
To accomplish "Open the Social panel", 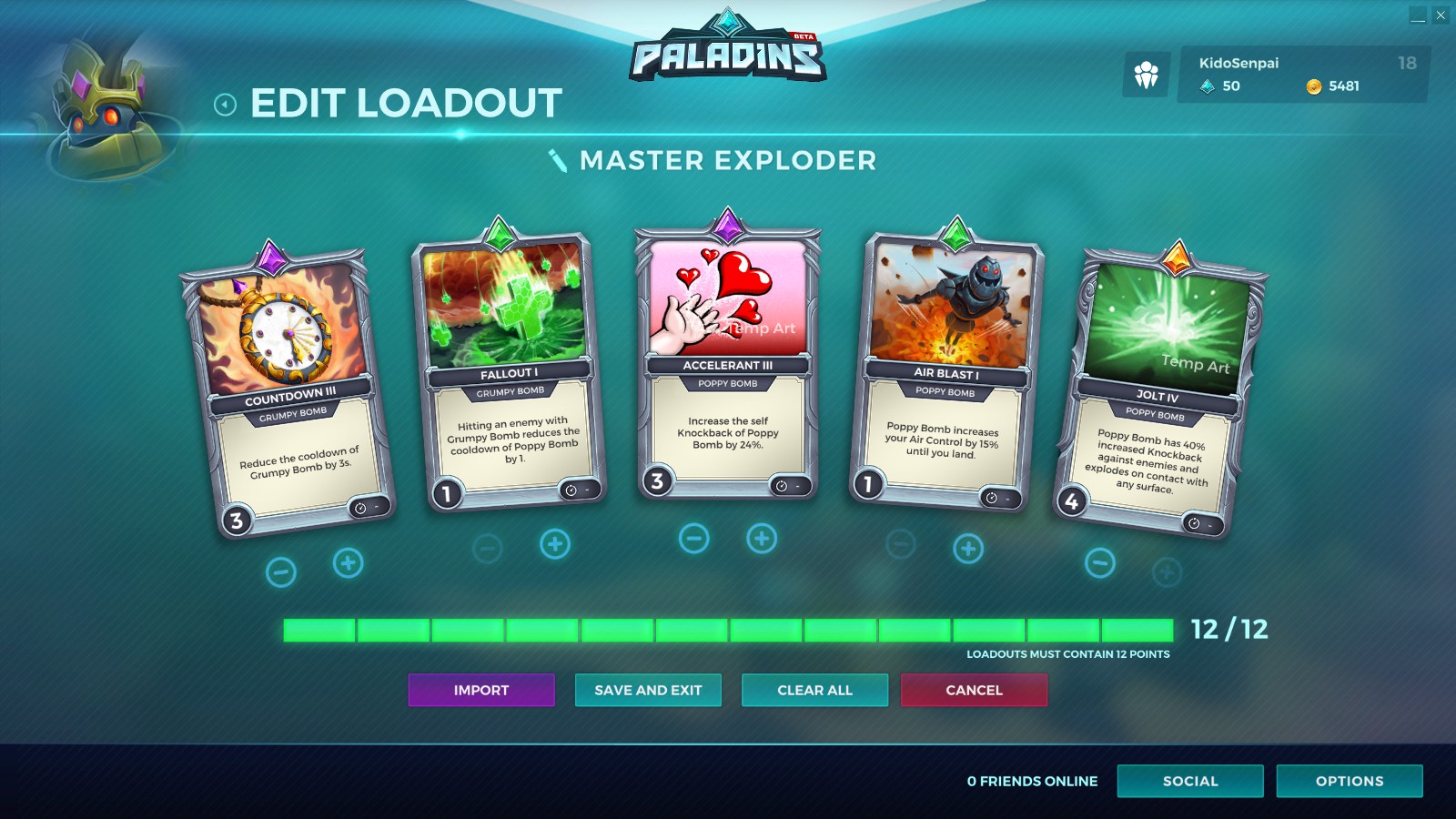I will pyautogui.click(x=1190, y=781).
